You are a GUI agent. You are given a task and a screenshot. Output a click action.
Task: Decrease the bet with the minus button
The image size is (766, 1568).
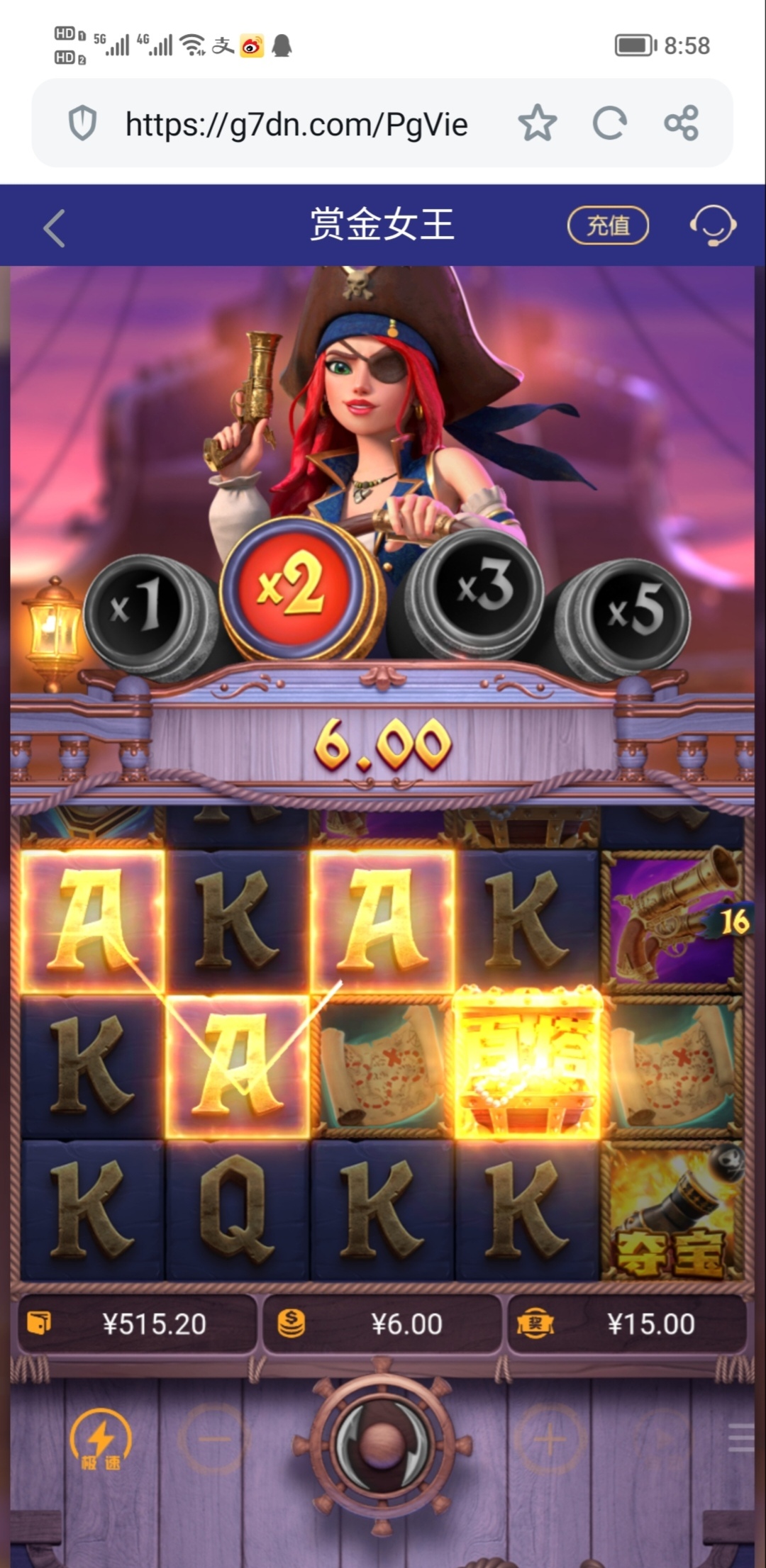(x=213, y=1439)
